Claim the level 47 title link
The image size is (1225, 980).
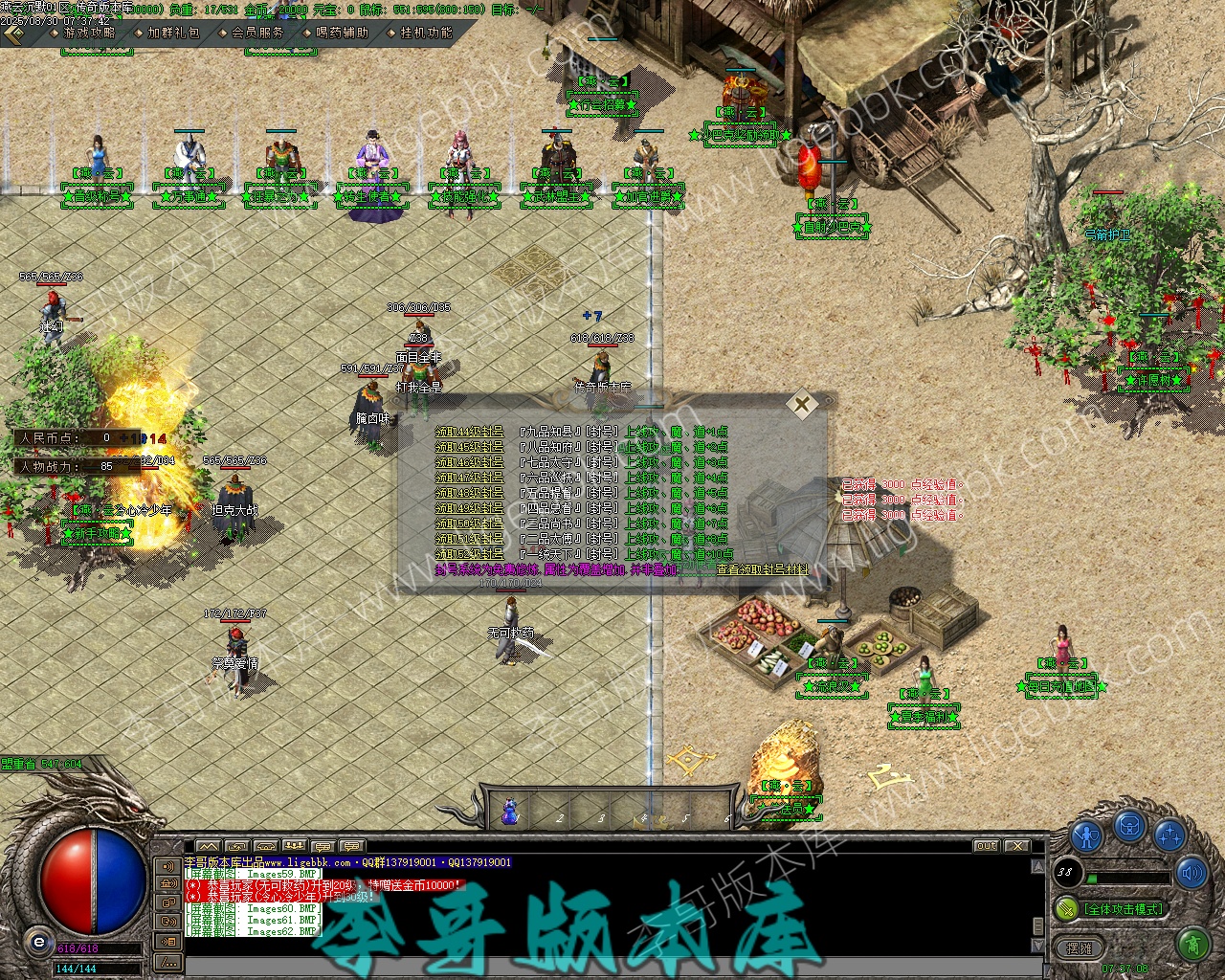(469, 478)
